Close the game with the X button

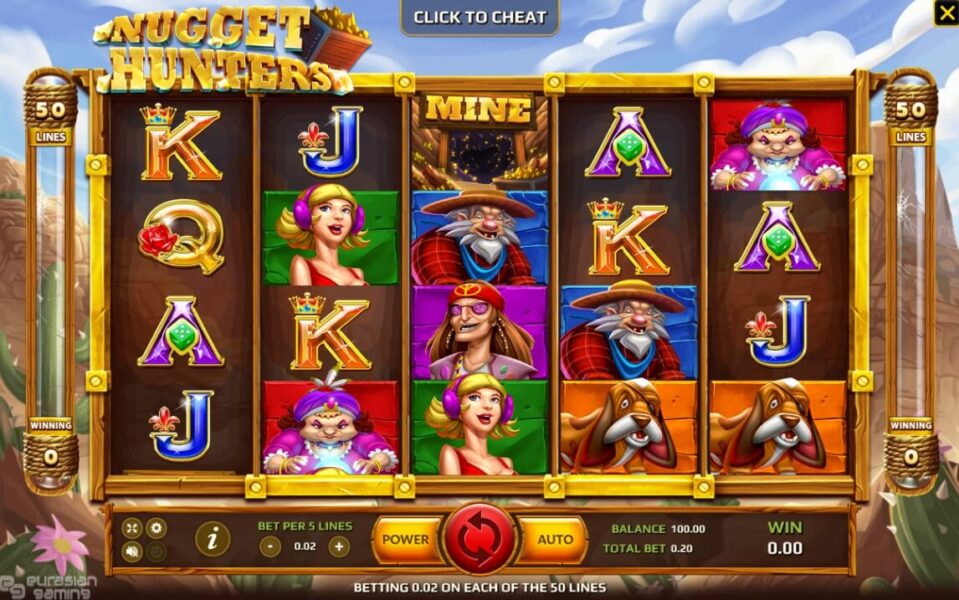[945, 13]
